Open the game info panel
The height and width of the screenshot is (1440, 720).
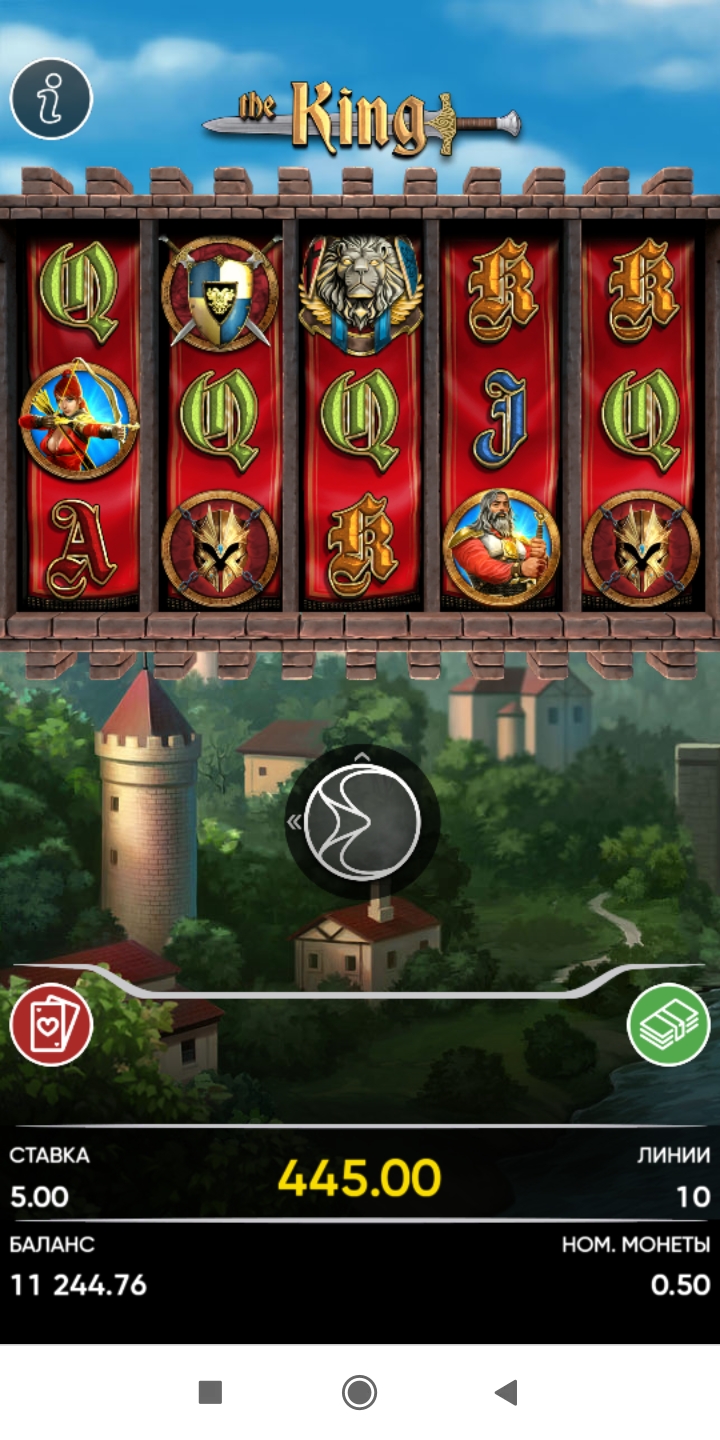[x=51, y=98]
